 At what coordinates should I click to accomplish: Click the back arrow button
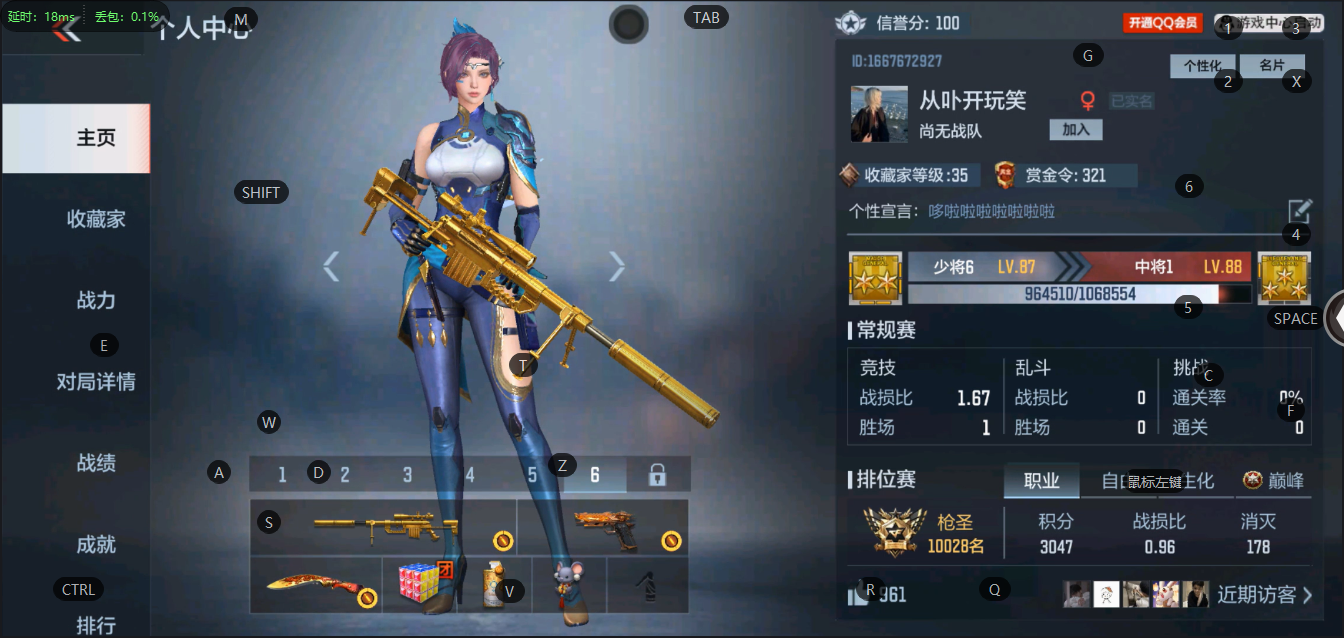[x=66, y=30]
